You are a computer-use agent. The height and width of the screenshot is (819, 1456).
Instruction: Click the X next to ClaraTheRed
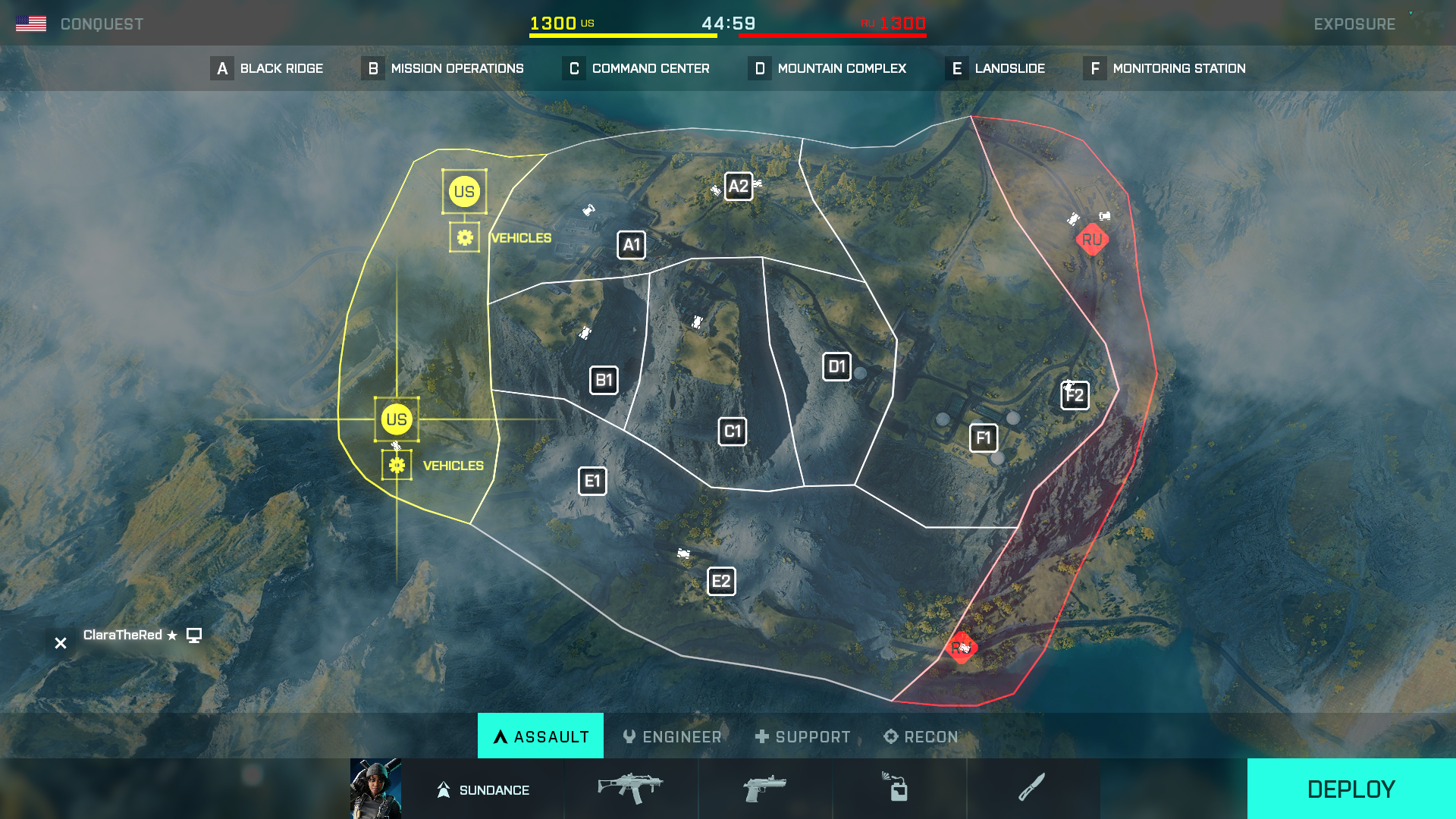60,642
